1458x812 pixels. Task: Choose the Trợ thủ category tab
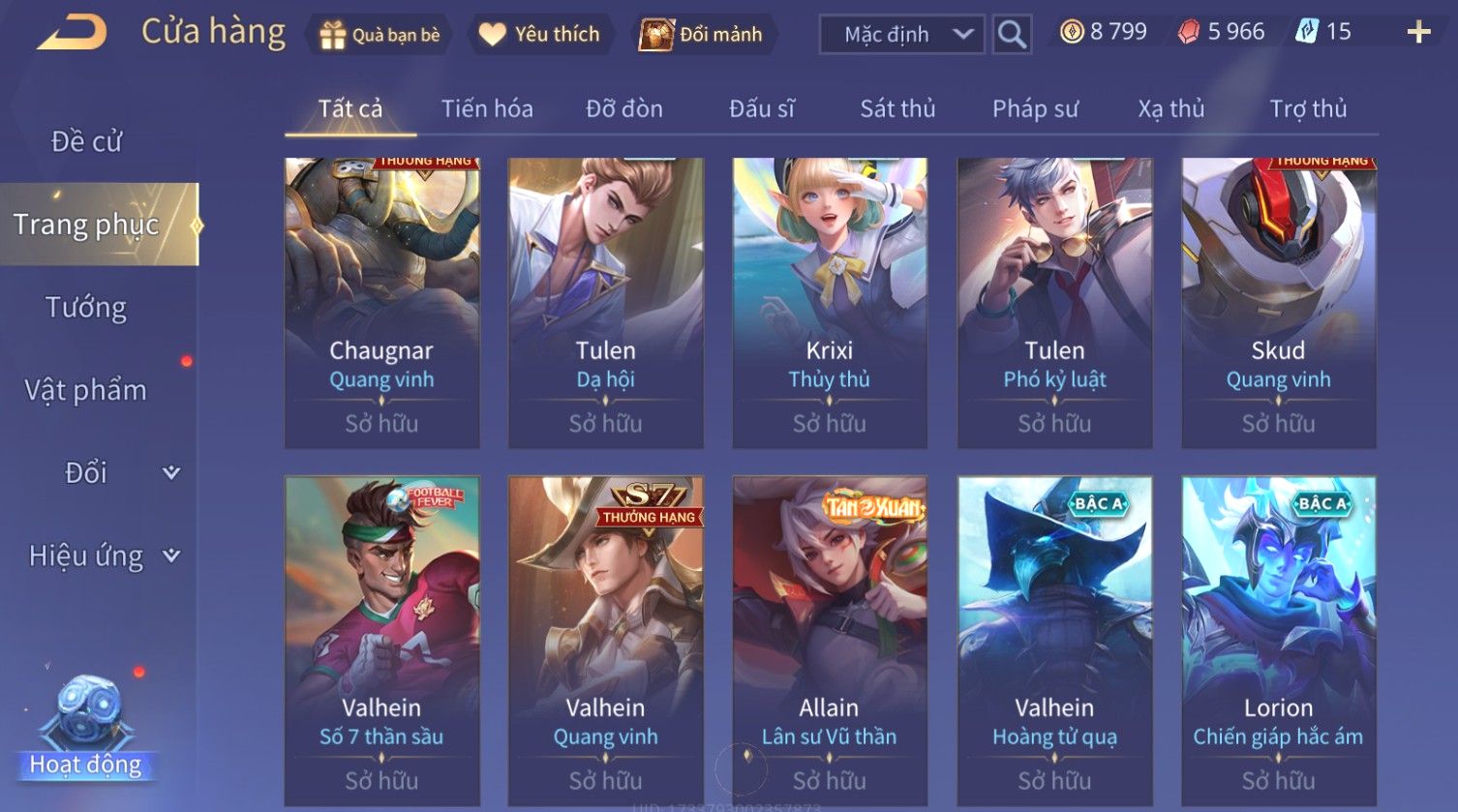tap(1308, 108)
